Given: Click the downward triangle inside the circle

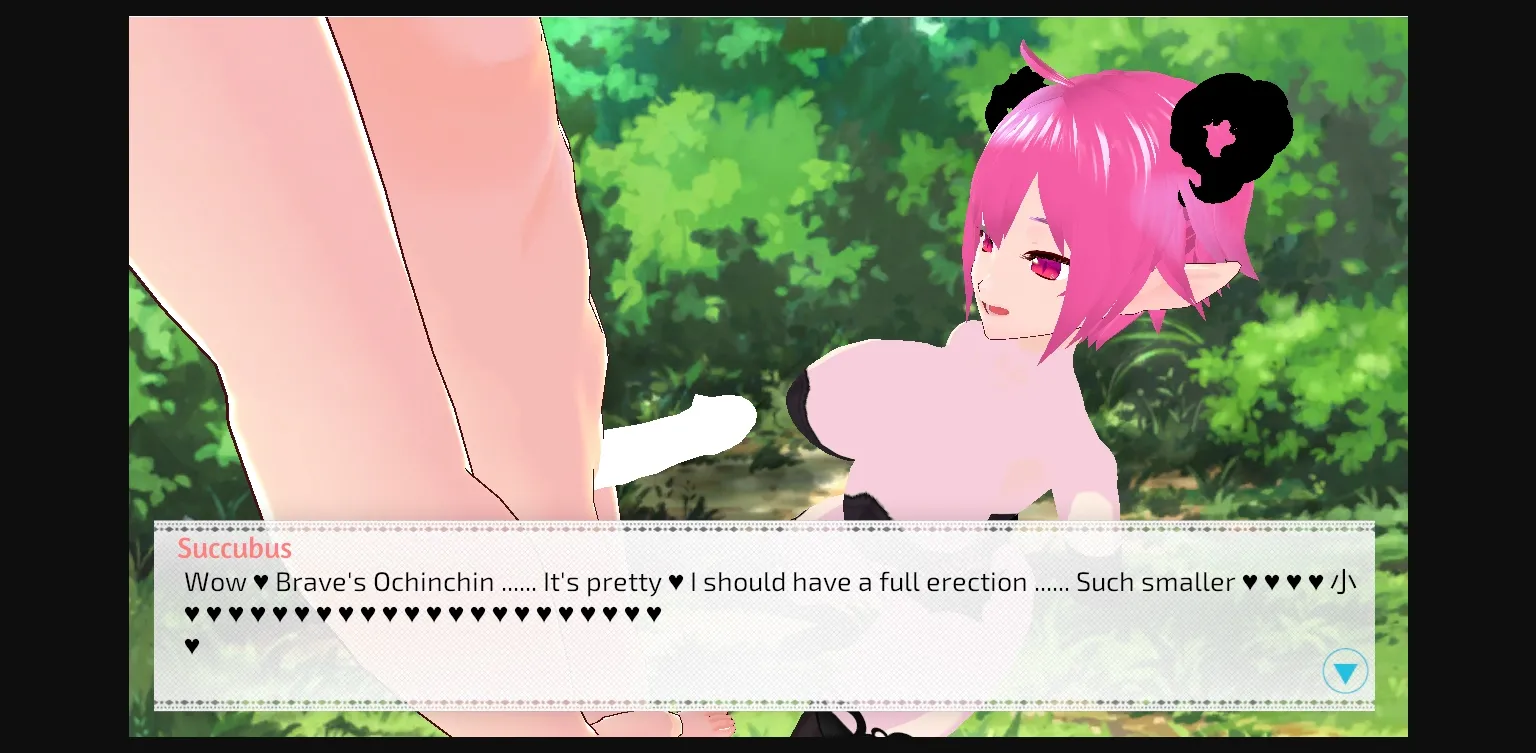Looking at the screenshot, I should pyautogui.click(x=1346, y=671).
